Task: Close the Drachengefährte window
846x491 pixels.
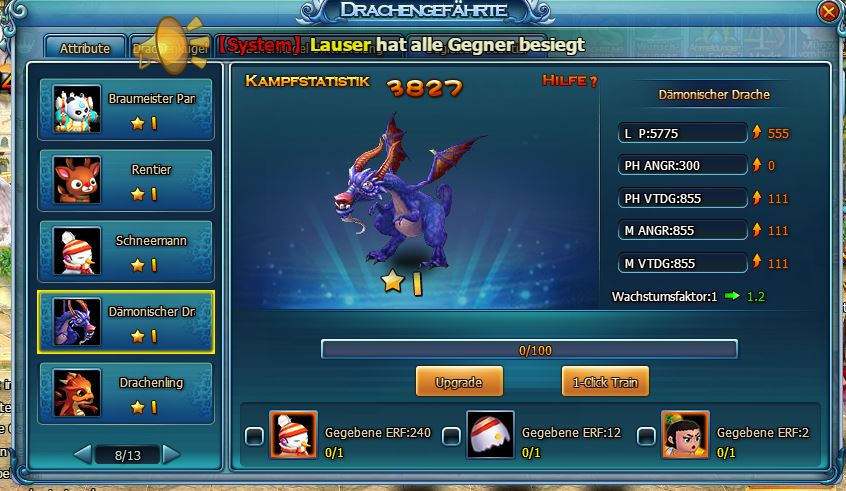Action: click(828, 12)
